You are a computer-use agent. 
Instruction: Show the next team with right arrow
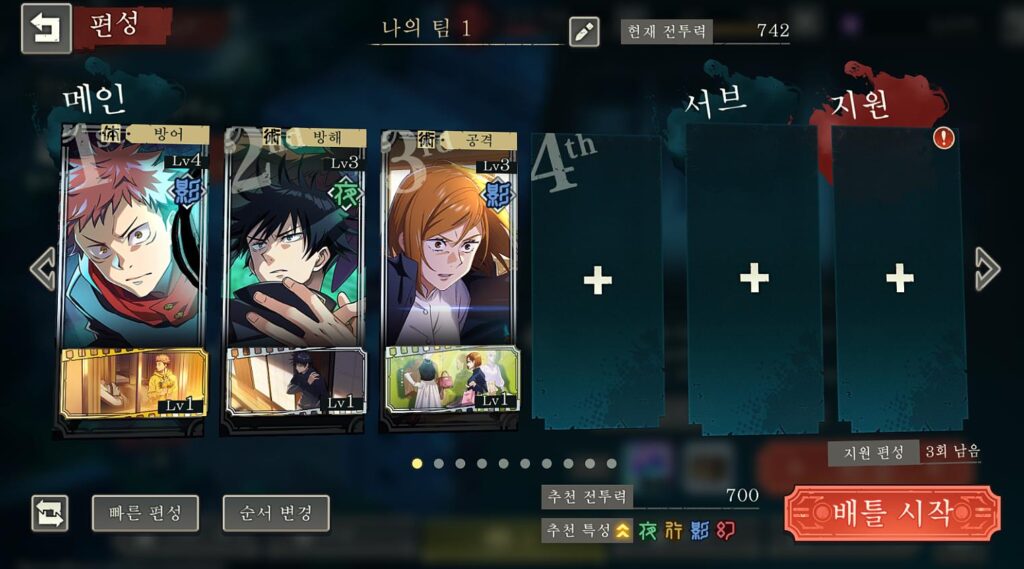(x=986, y=269)
